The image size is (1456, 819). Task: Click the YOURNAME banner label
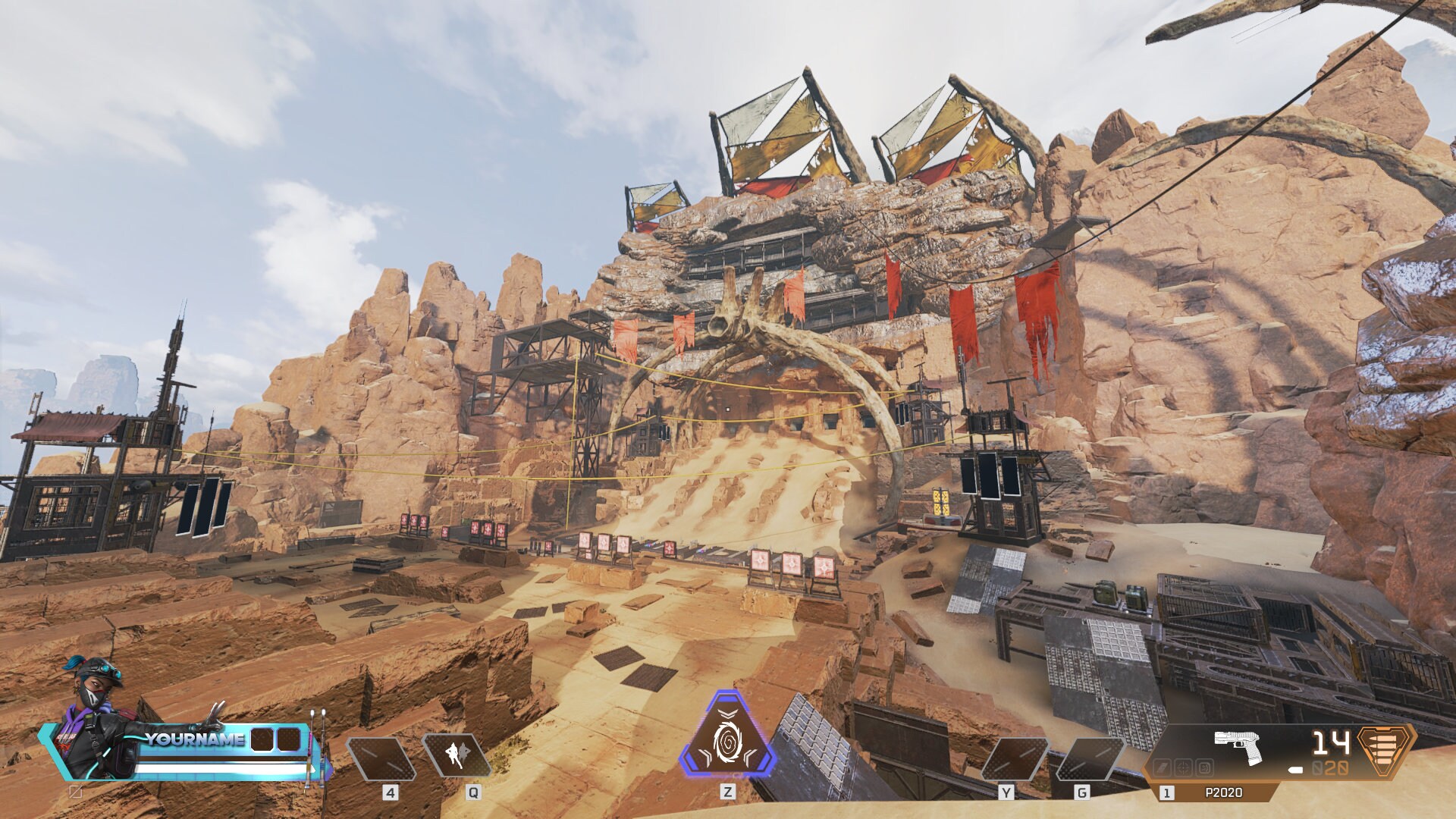click(x=194, y=739)
